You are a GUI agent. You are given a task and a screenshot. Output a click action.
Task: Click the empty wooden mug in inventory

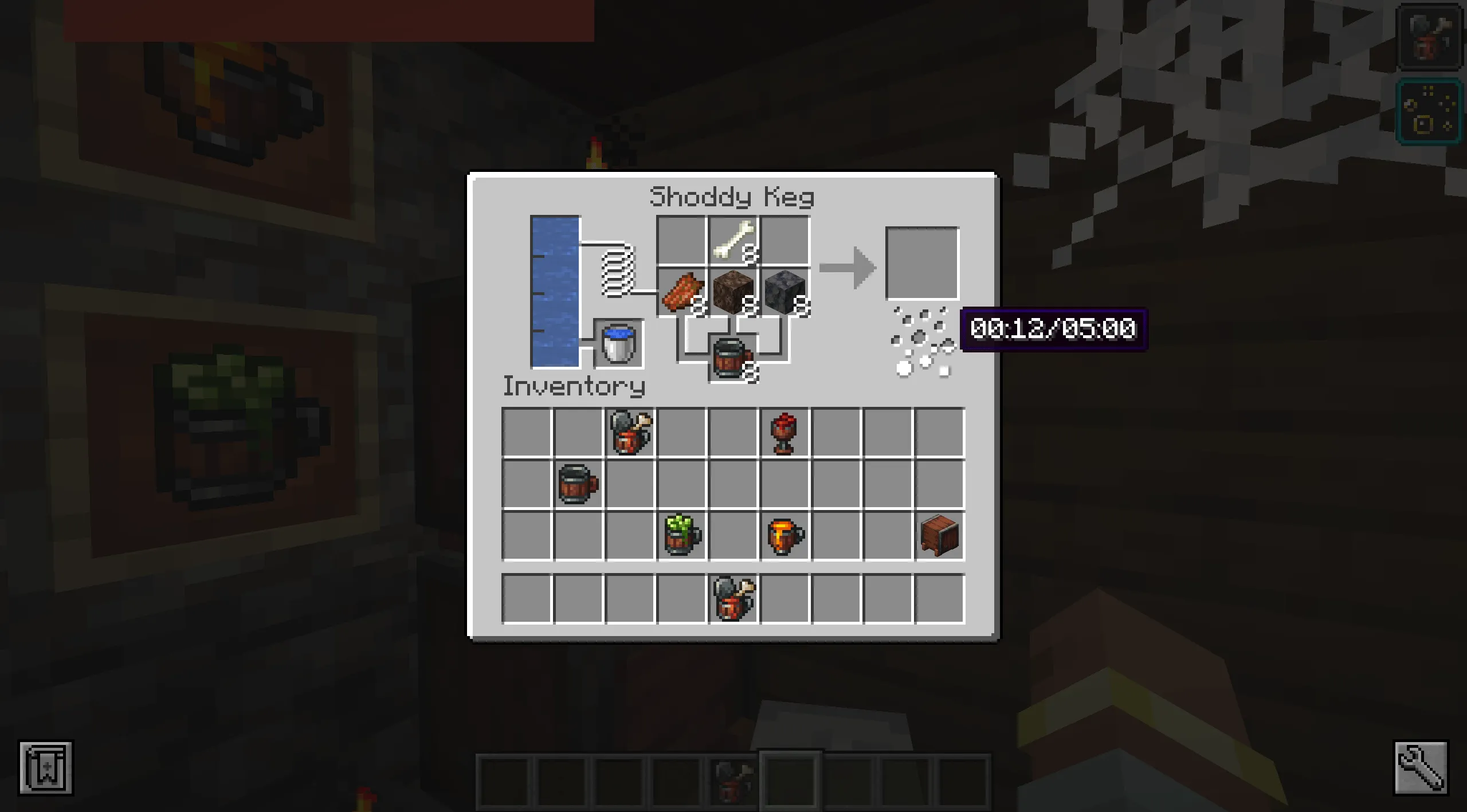pyautogui.click(x=578, y=484)
